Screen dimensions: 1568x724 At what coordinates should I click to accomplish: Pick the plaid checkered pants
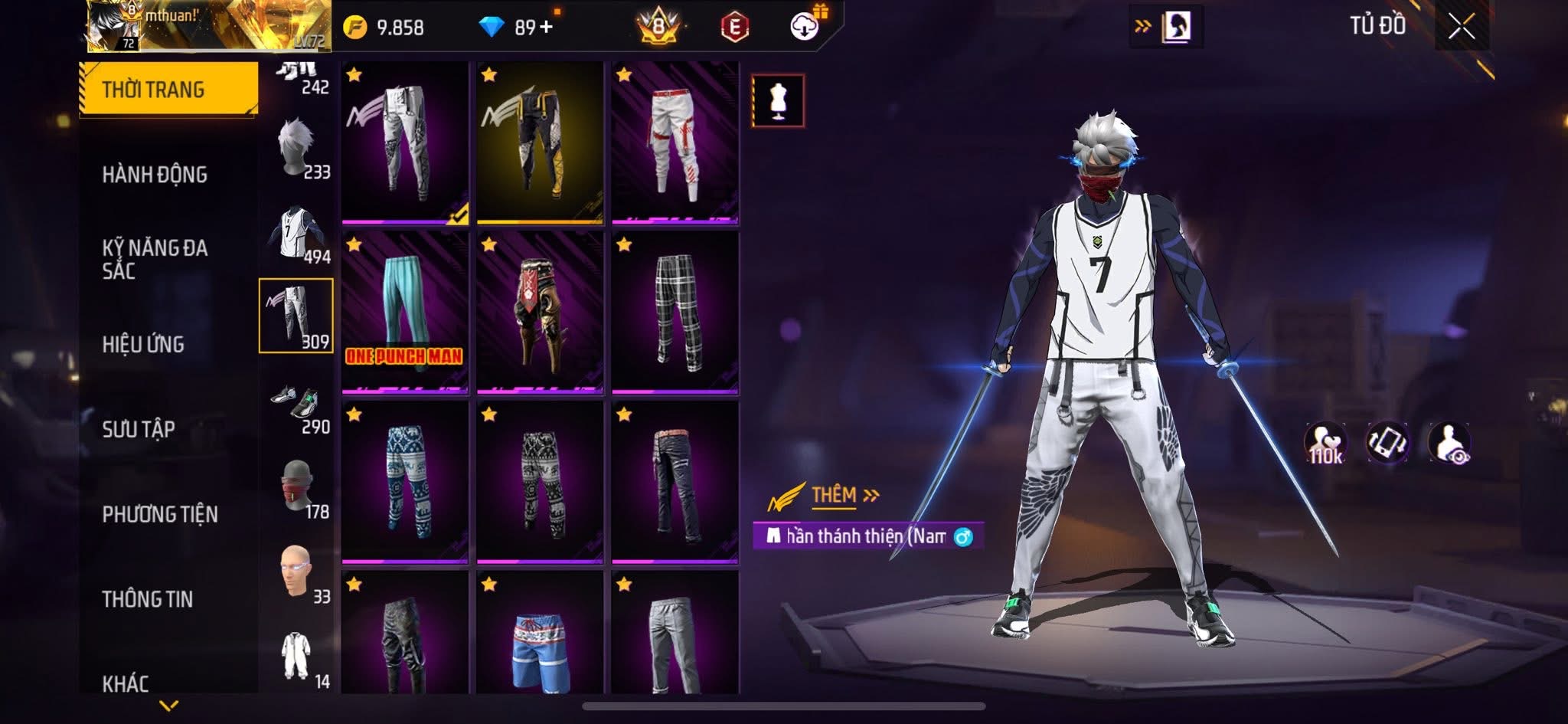tap(675, 312)
